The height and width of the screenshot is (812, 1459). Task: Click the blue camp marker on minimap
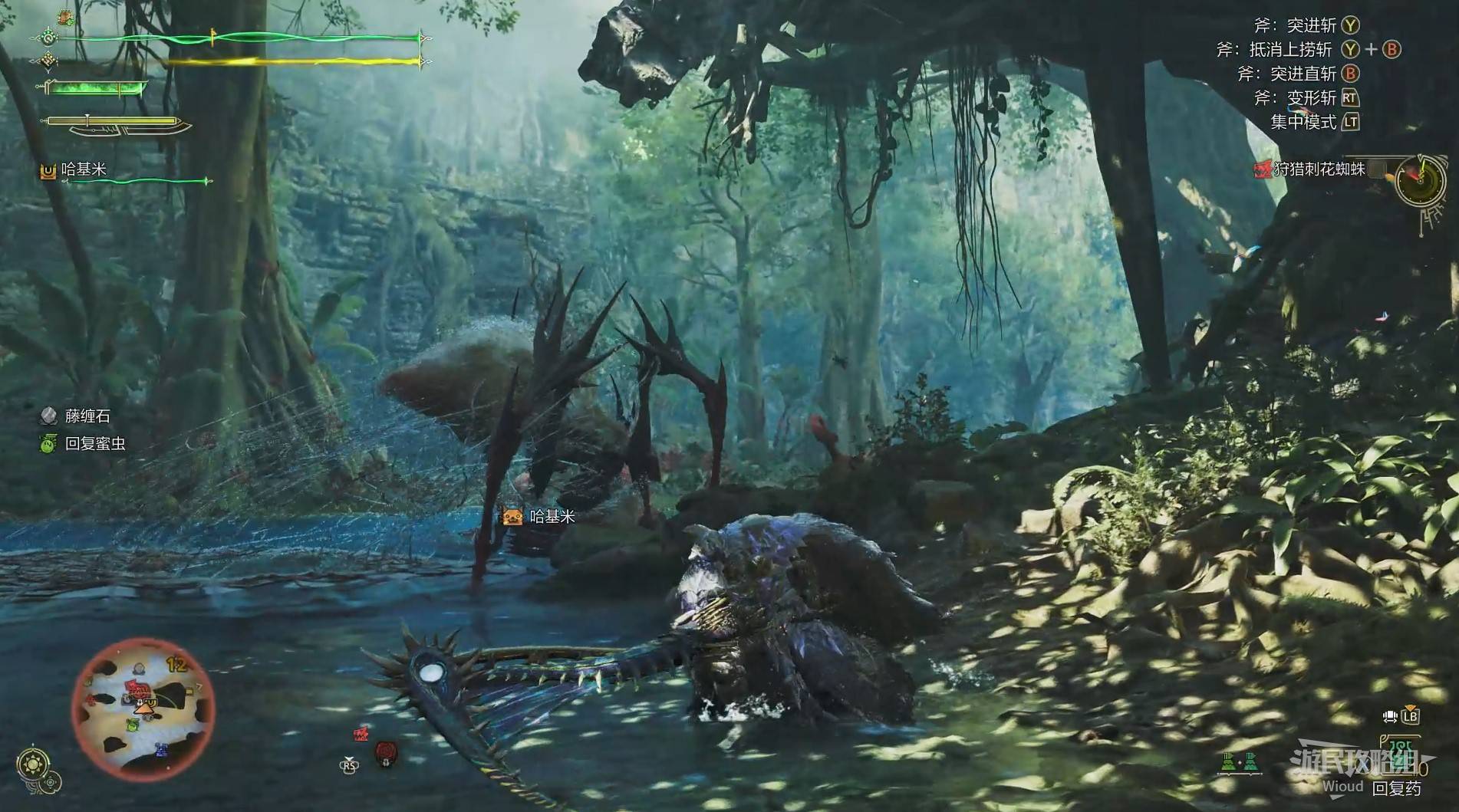[161, 748]
